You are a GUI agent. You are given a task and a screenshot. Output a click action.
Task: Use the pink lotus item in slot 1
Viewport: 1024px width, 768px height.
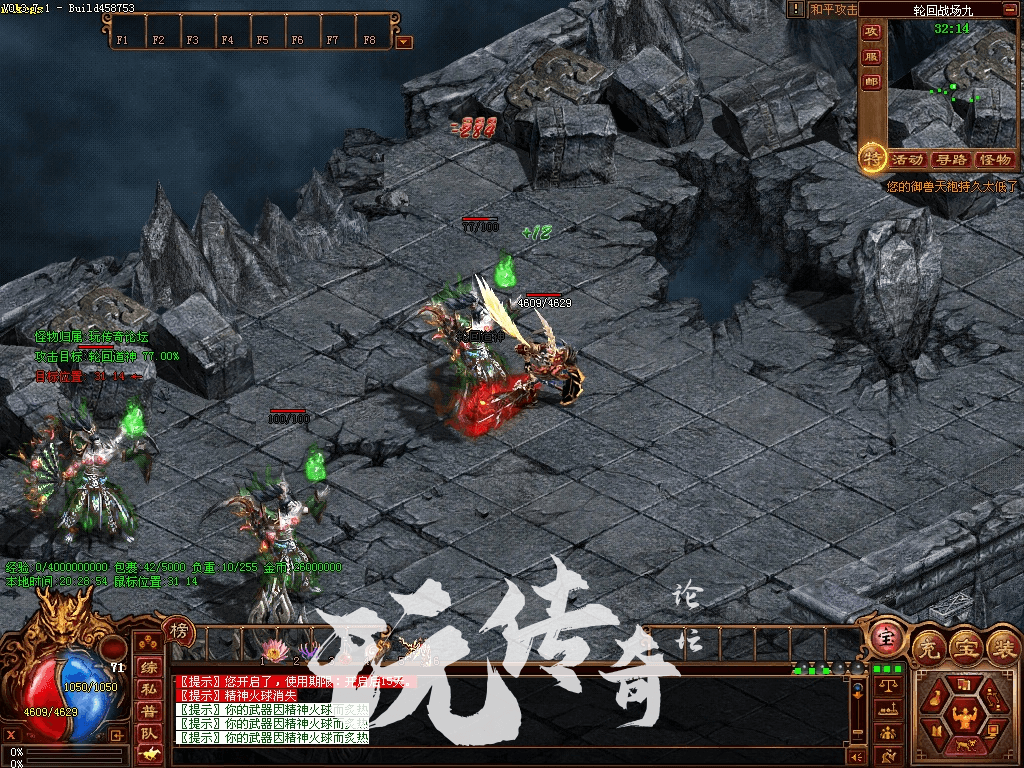click(273, 649)
